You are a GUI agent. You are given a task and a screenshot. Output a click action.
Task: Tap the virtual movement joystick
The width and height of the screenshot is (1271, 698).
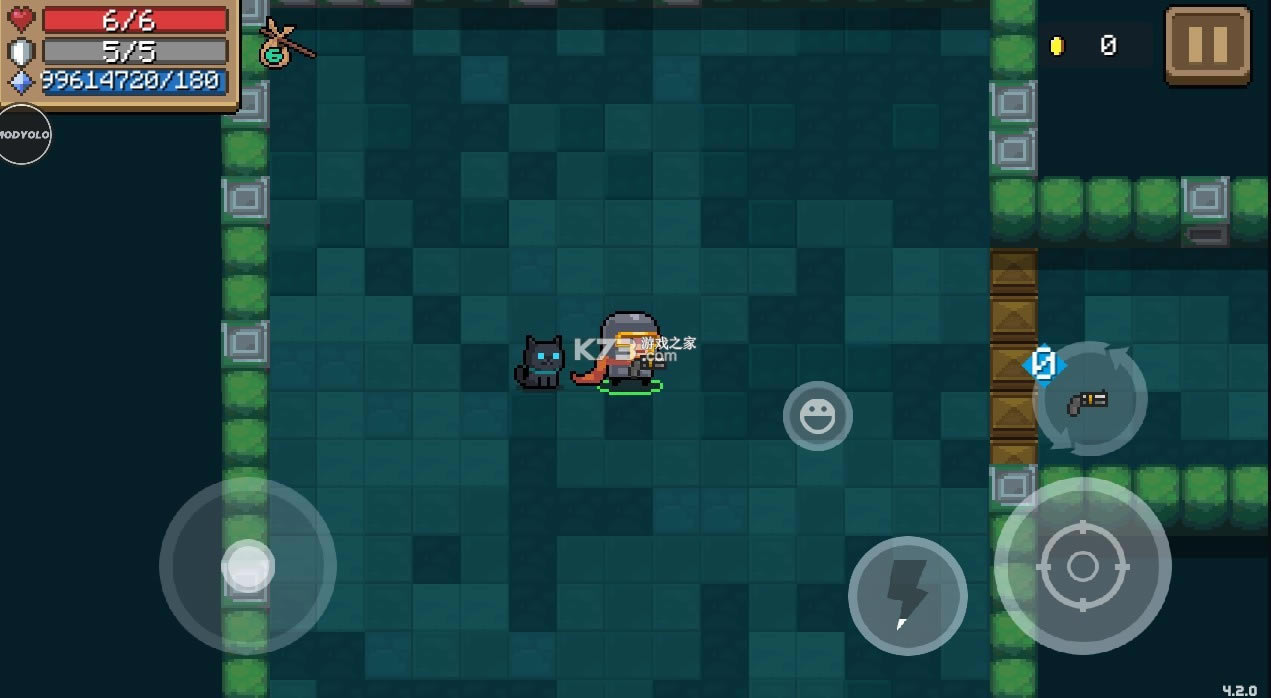(247, 566)
